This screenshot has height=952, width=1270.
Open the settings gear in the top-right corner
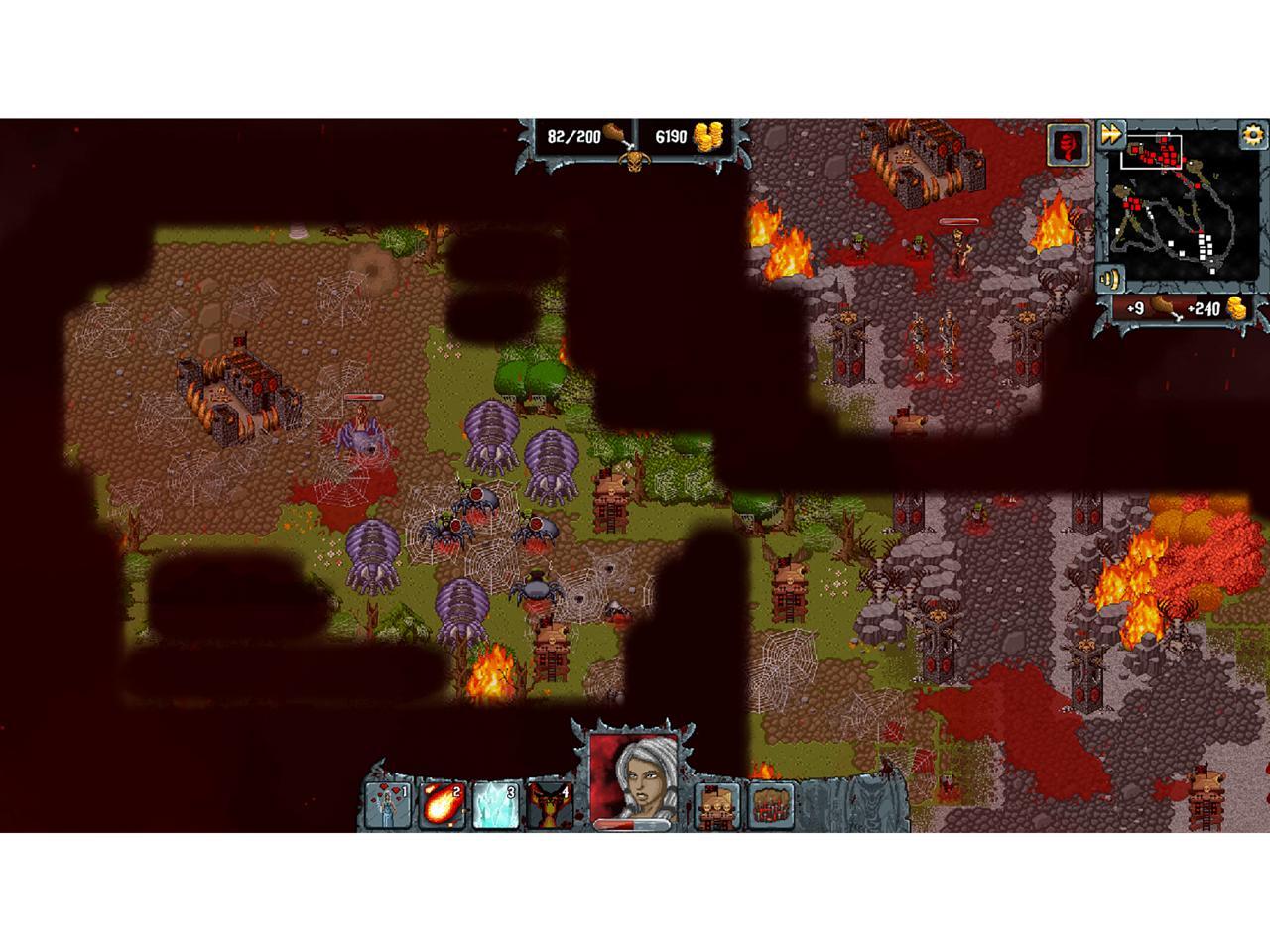[1252, 135]
